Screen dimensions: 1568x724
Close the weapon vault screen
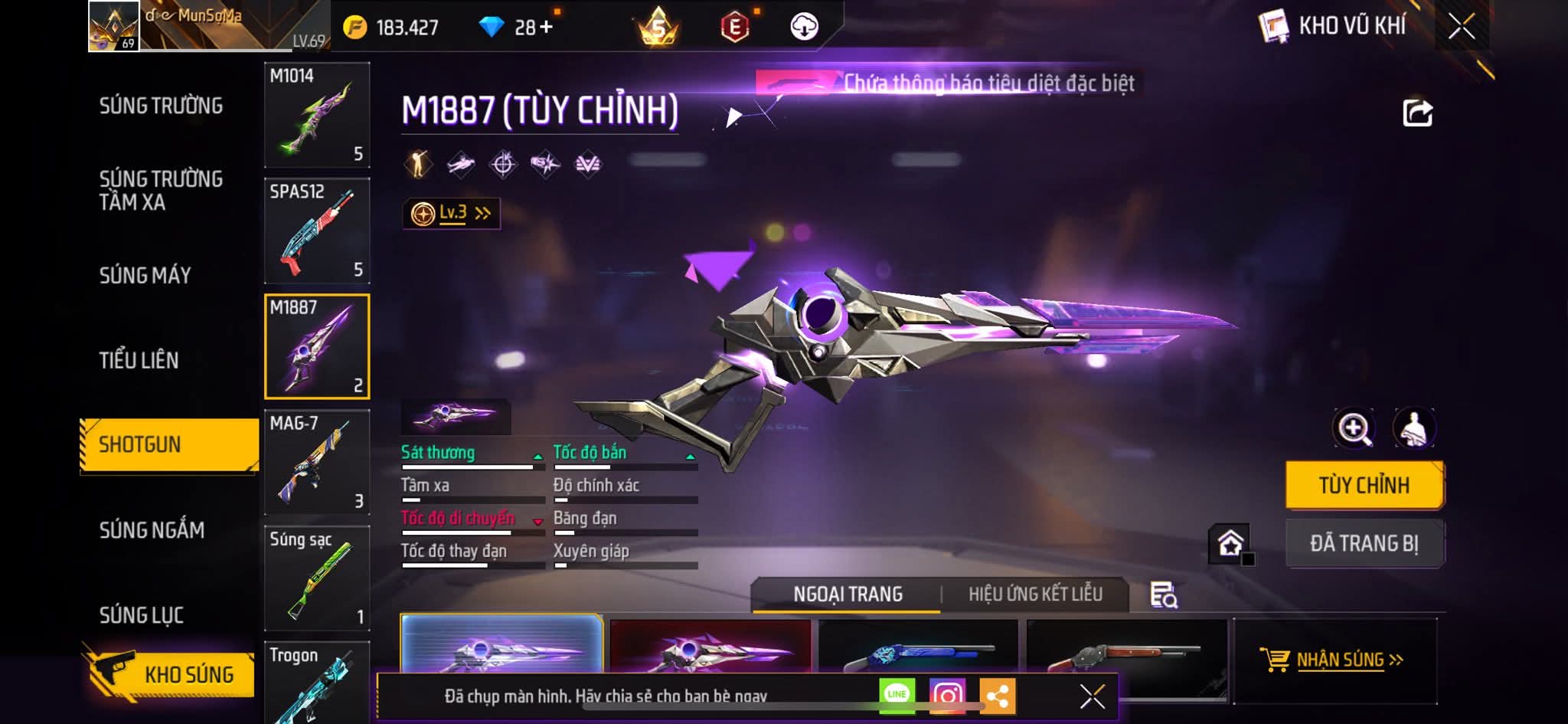tap(1461, 27)
